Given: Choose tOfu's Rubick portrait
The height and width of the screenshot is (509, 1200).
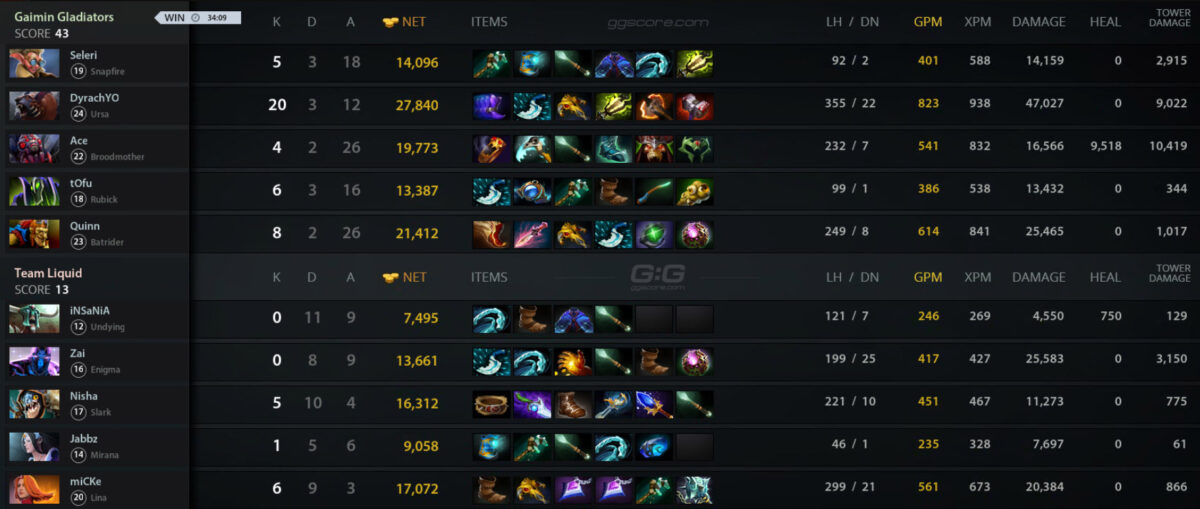Looking at the screenshot, I should coord(34,191).
